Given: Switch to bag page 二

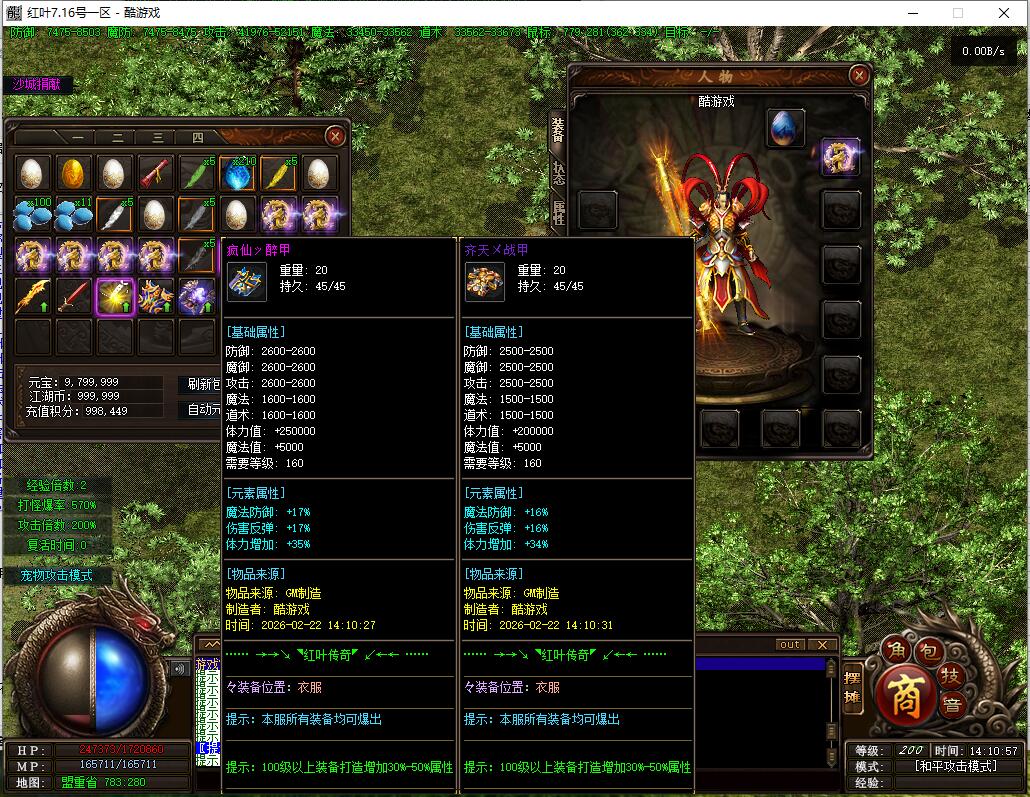Looking at the screenshot, I should [117, 138].
